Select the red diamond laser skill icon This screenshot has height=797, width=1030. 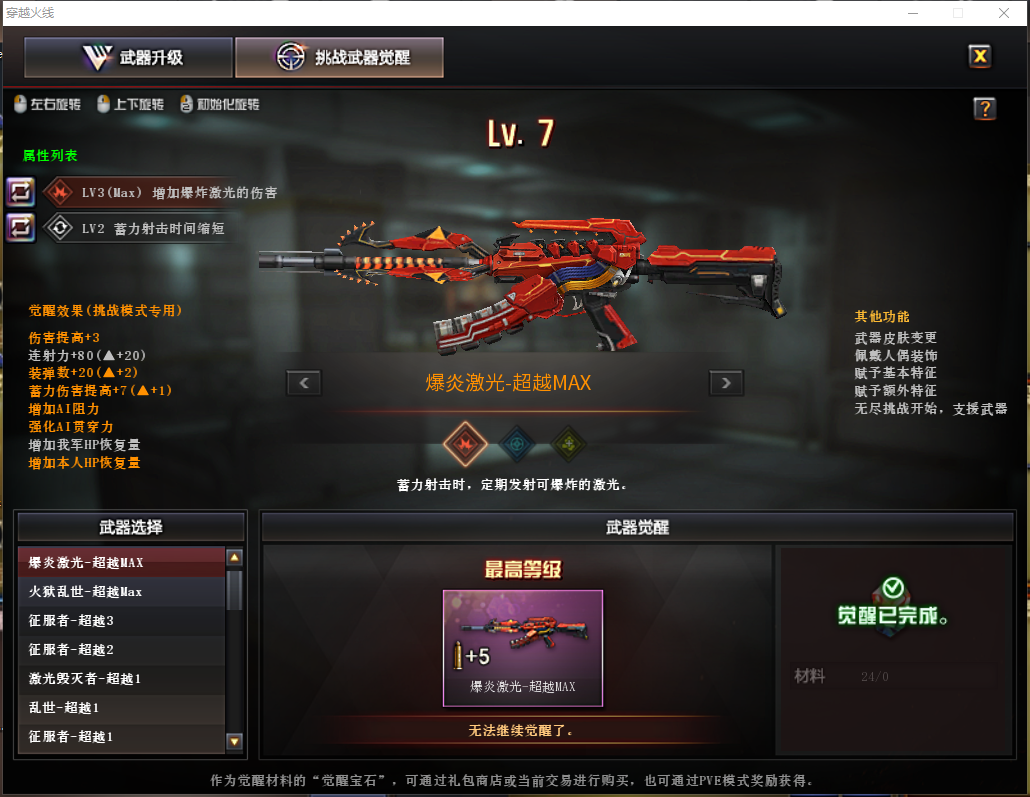tap(465, 443)
